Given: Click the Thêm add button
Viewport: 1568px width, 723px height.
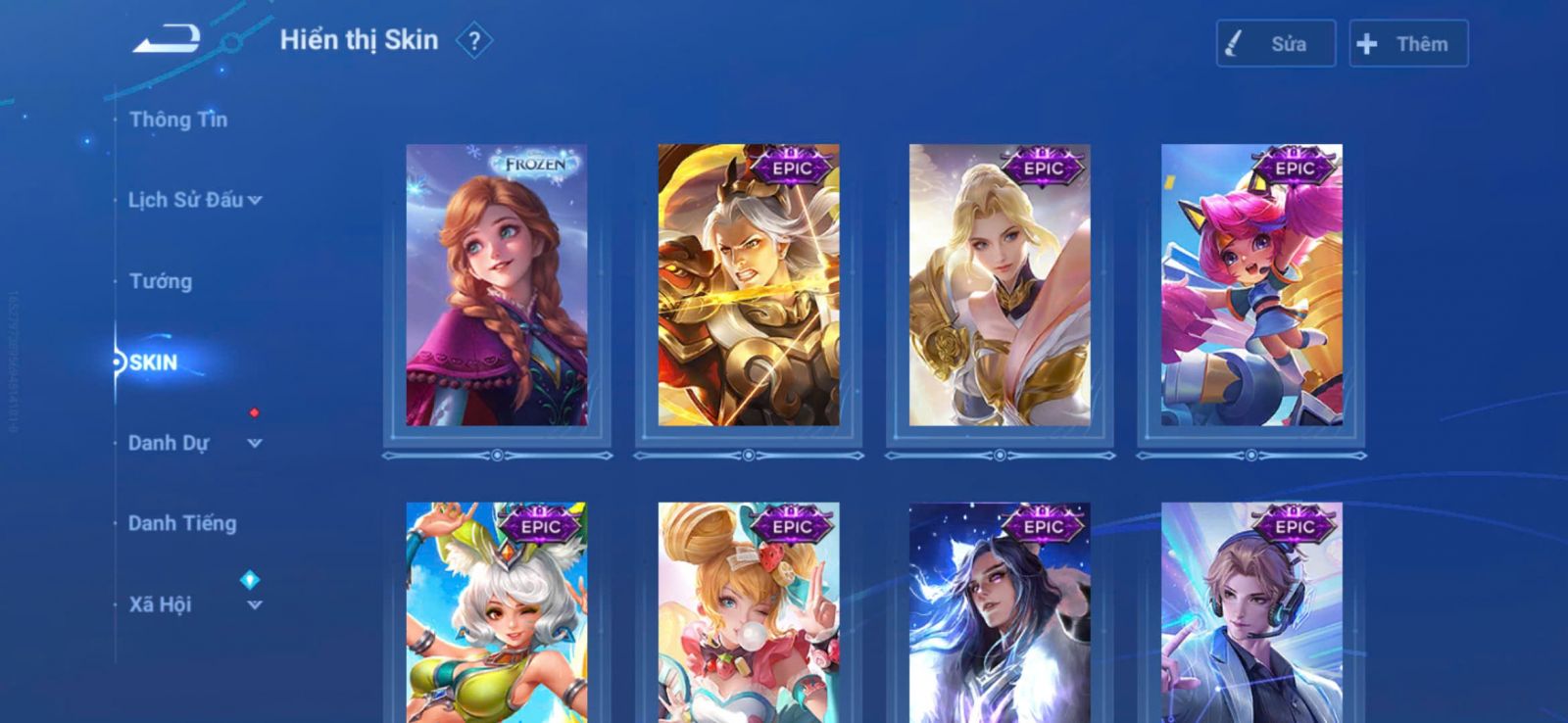Looking at the screenshot, I should point(1408,44).
